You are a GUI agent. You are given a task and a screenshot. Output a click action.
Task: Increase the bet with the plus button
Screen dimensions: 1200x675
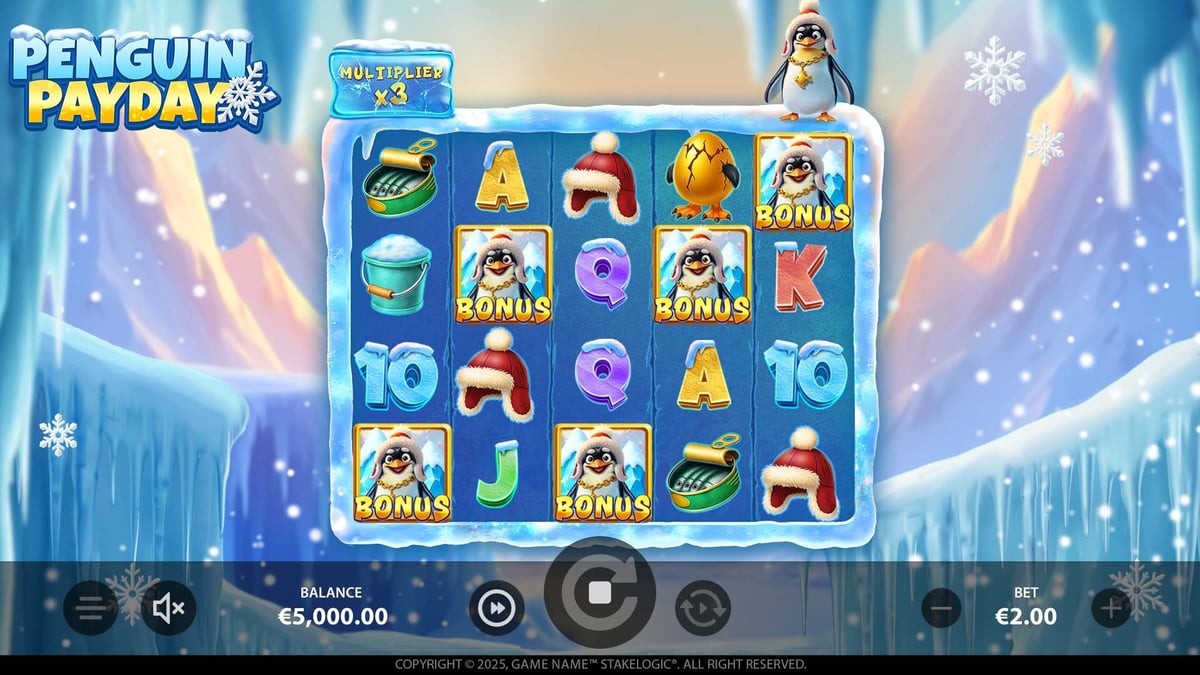coord(1110,607)
